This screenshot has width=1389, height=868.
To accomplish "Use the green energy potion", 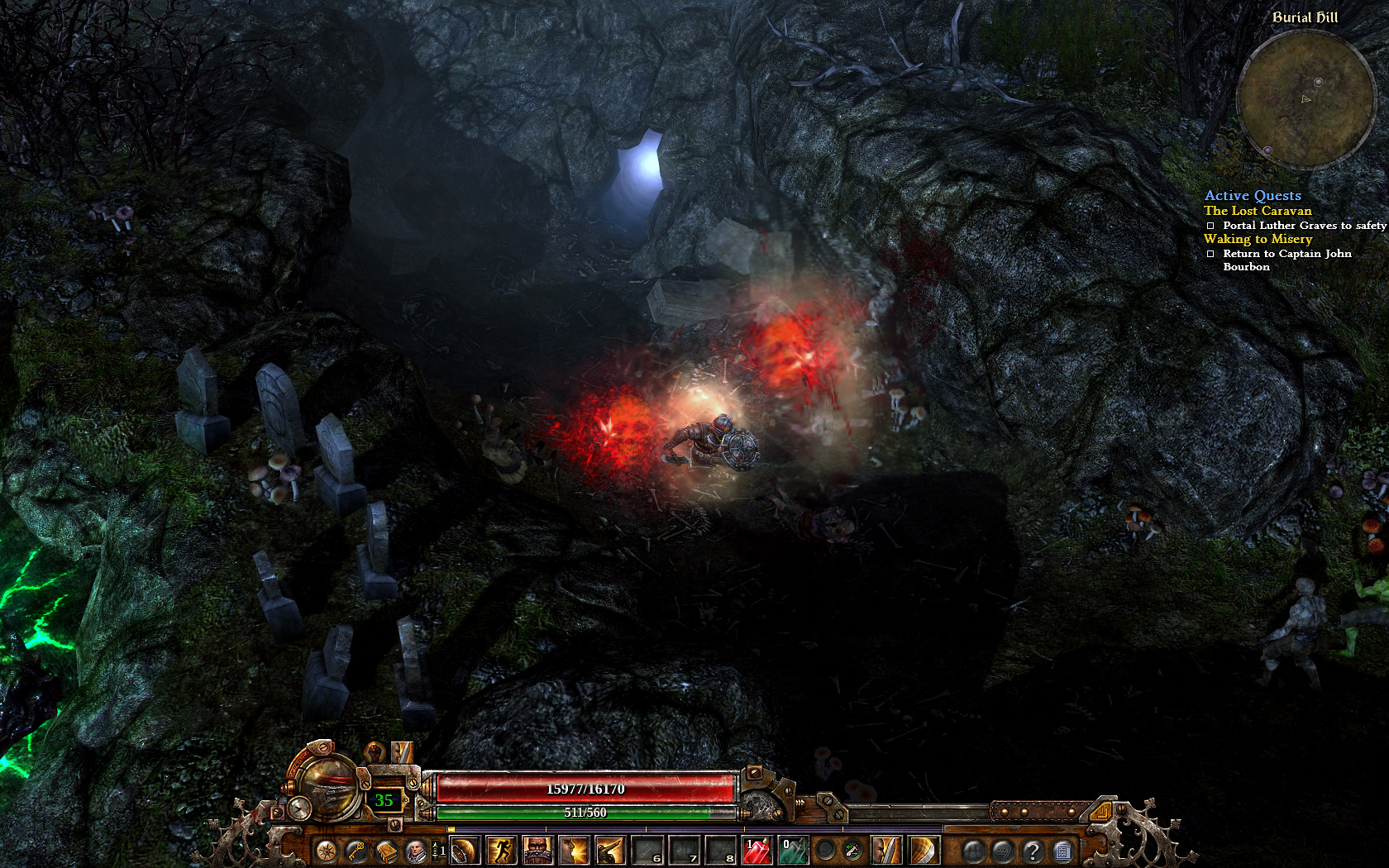I will pyautogui.click(x=794, y=850).
